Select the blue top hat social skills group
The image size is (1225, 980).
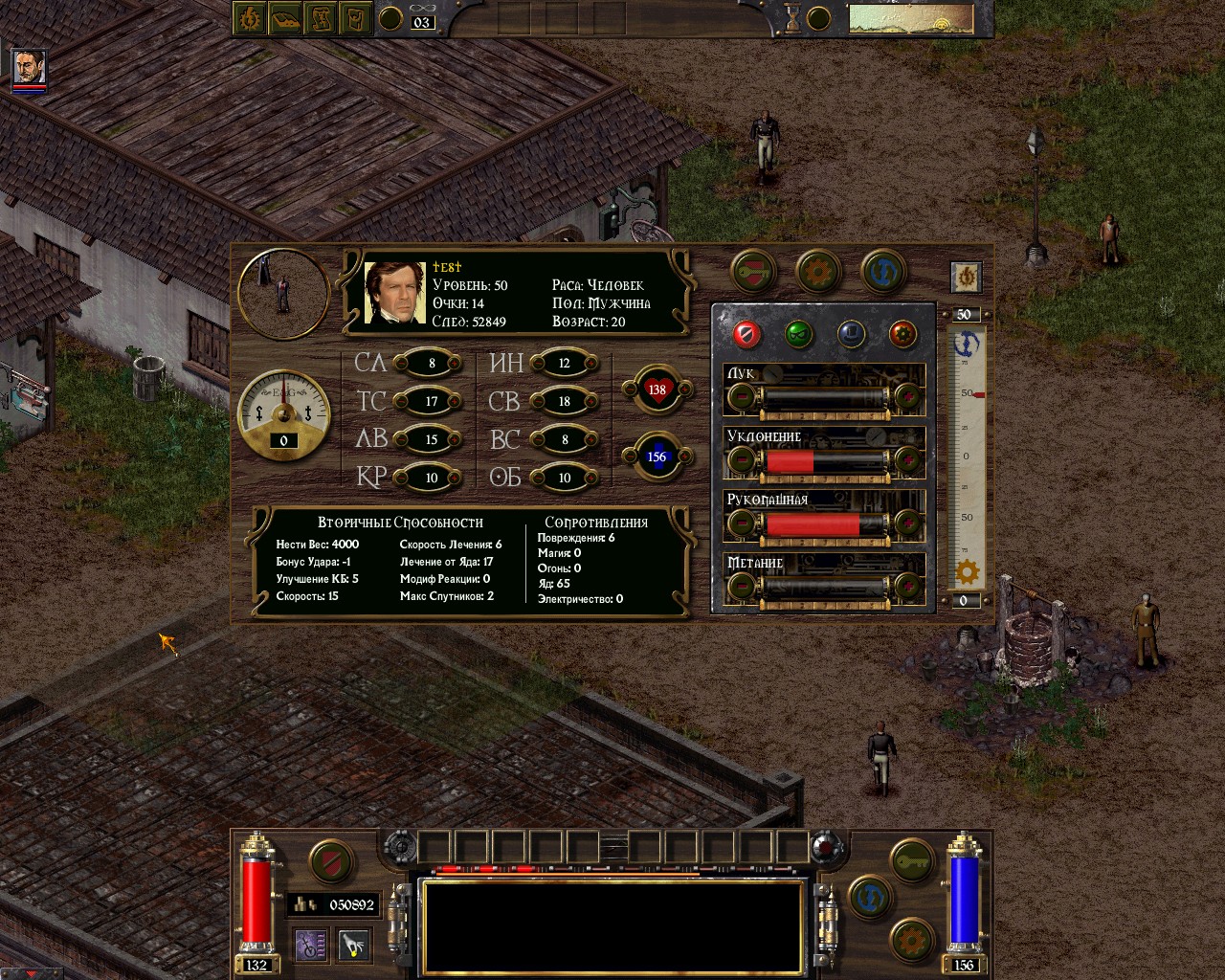851,334
